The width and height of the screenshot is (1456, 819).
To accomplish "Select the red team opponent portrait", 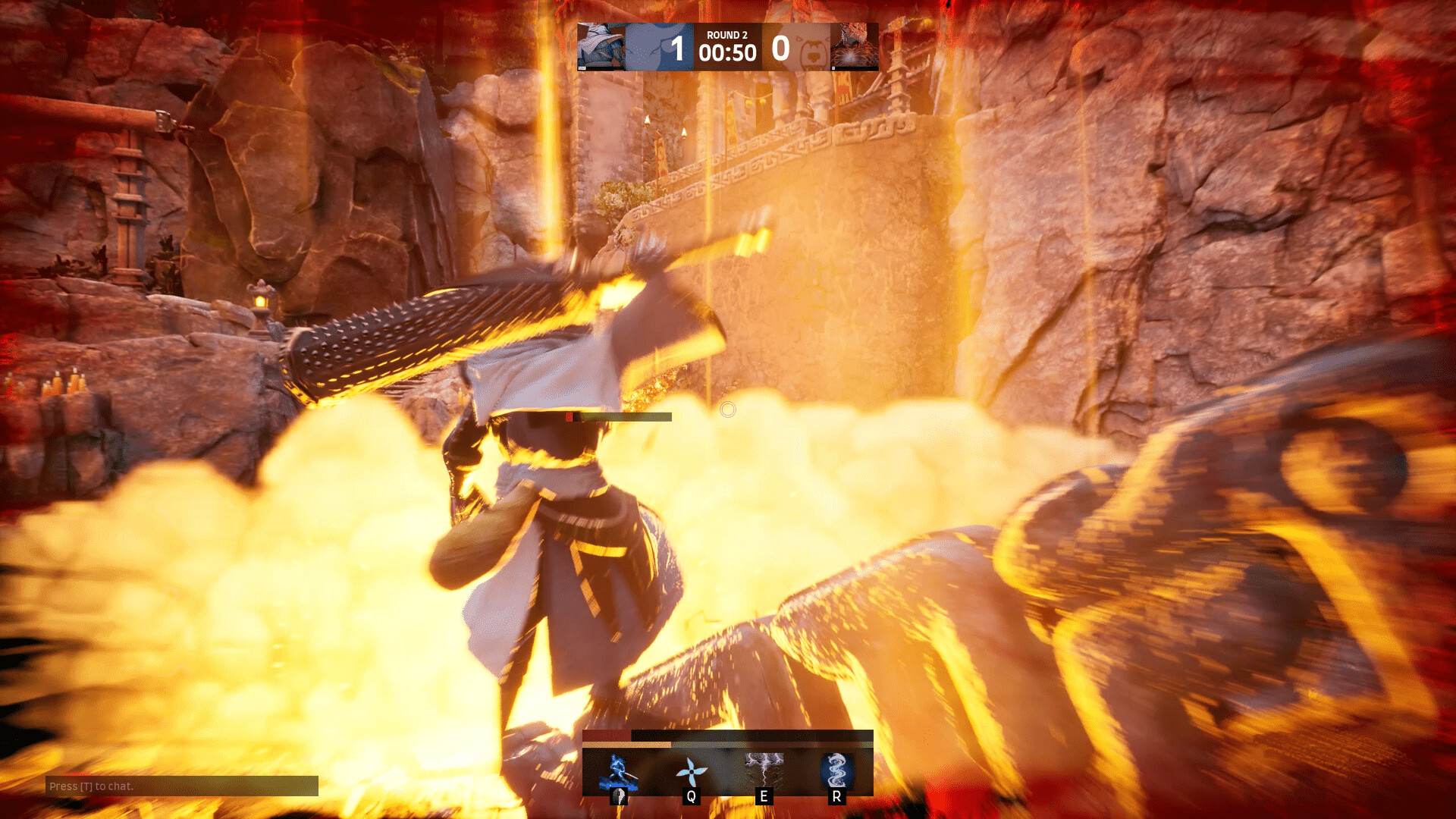I will click(855, 47).
